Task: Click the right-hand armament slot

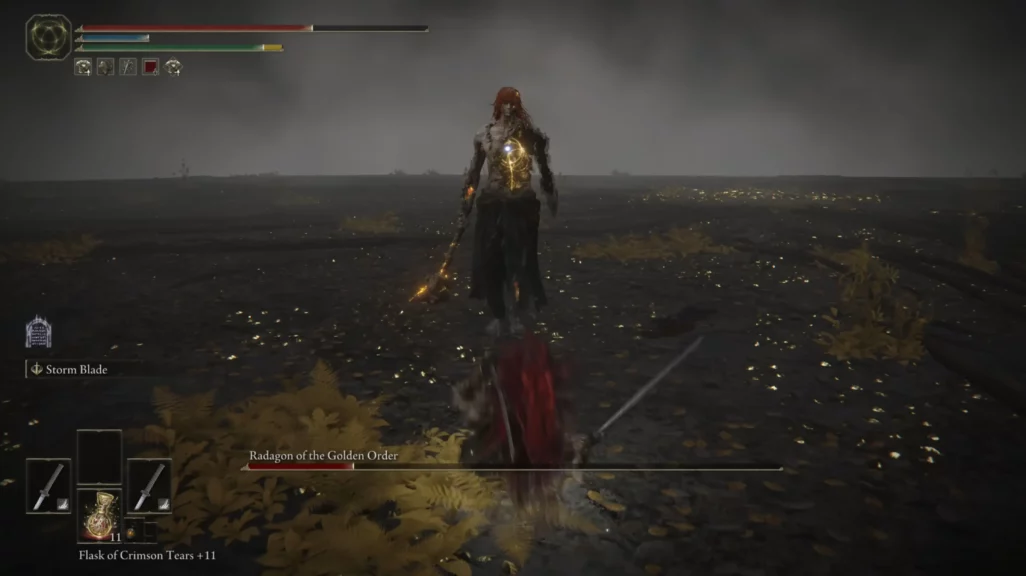Action: tap(149, 486)
